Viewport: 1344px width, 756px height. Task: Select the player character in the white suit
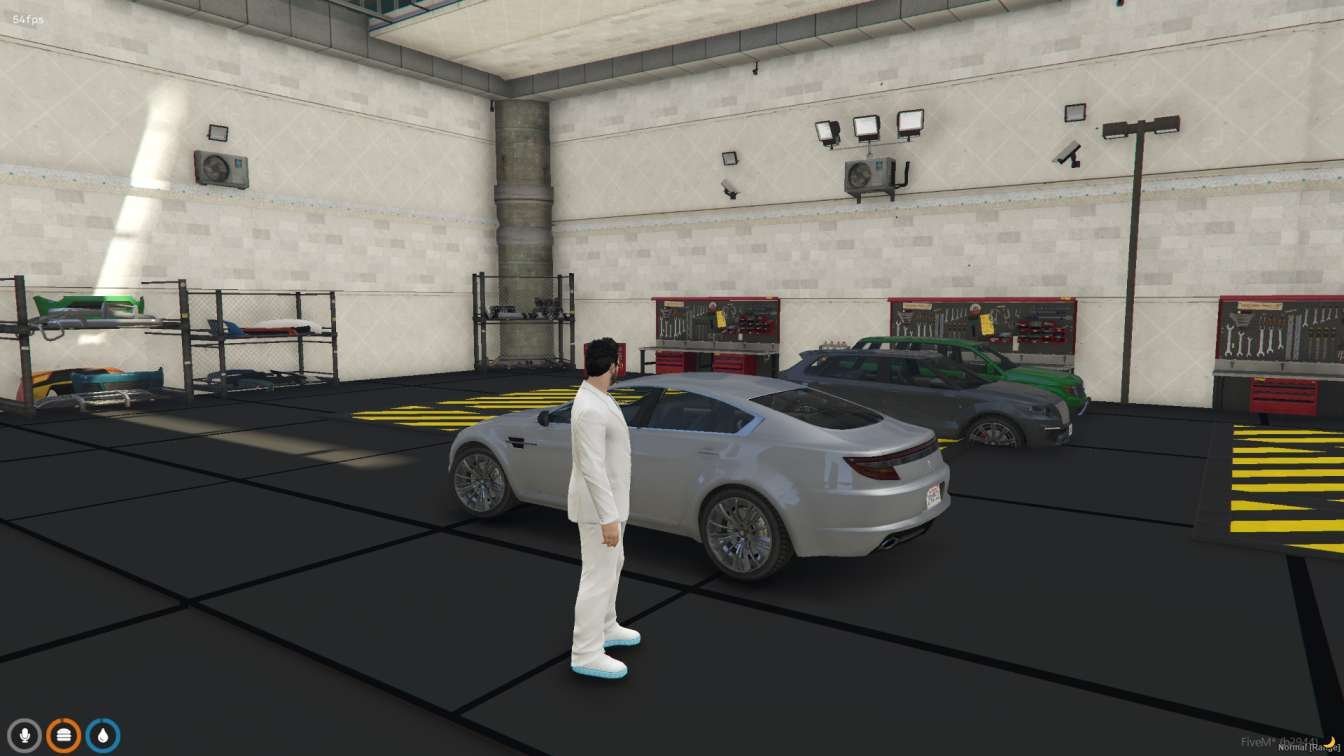600,480
